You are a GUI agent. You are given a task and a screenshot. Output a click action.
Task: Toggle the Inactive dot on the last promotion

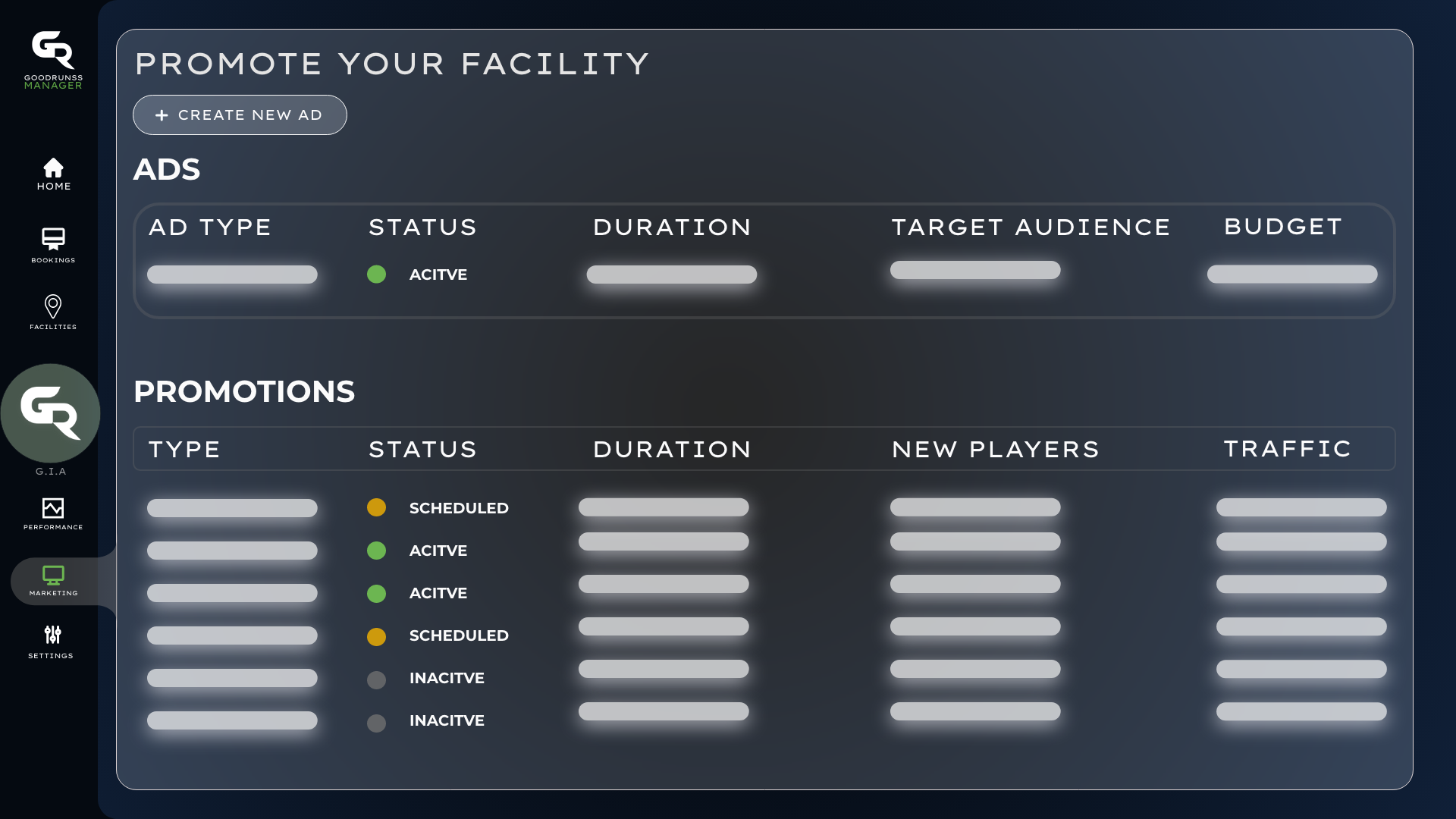[x=377, y=723]
